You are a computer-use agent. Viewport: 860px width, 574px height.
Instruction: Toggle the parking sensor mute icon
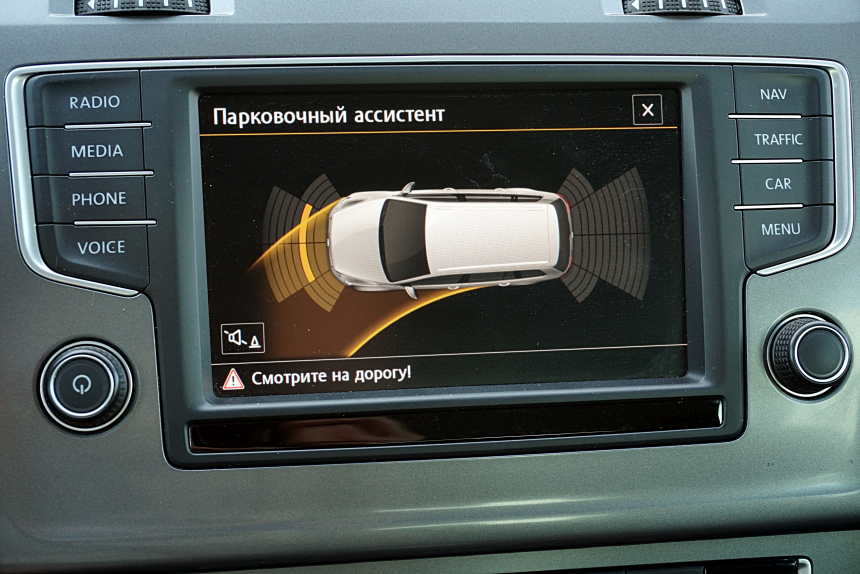pos(243,338)
